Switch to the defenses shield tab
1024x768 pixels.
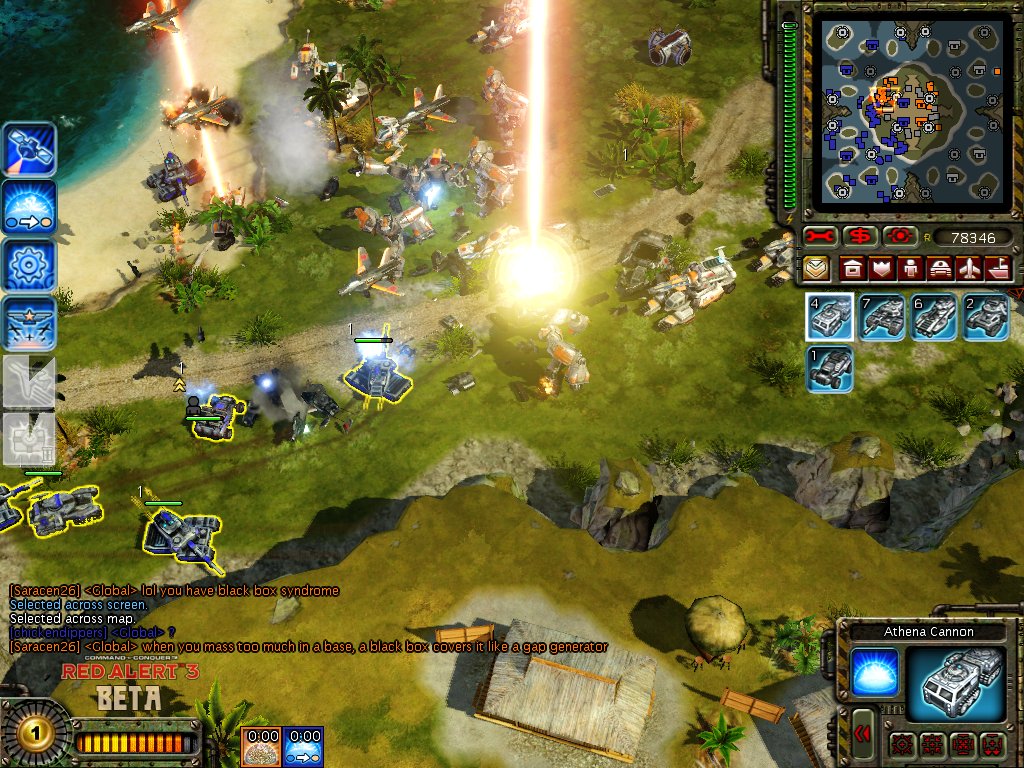pyautogui.click(x=882, y=268)
